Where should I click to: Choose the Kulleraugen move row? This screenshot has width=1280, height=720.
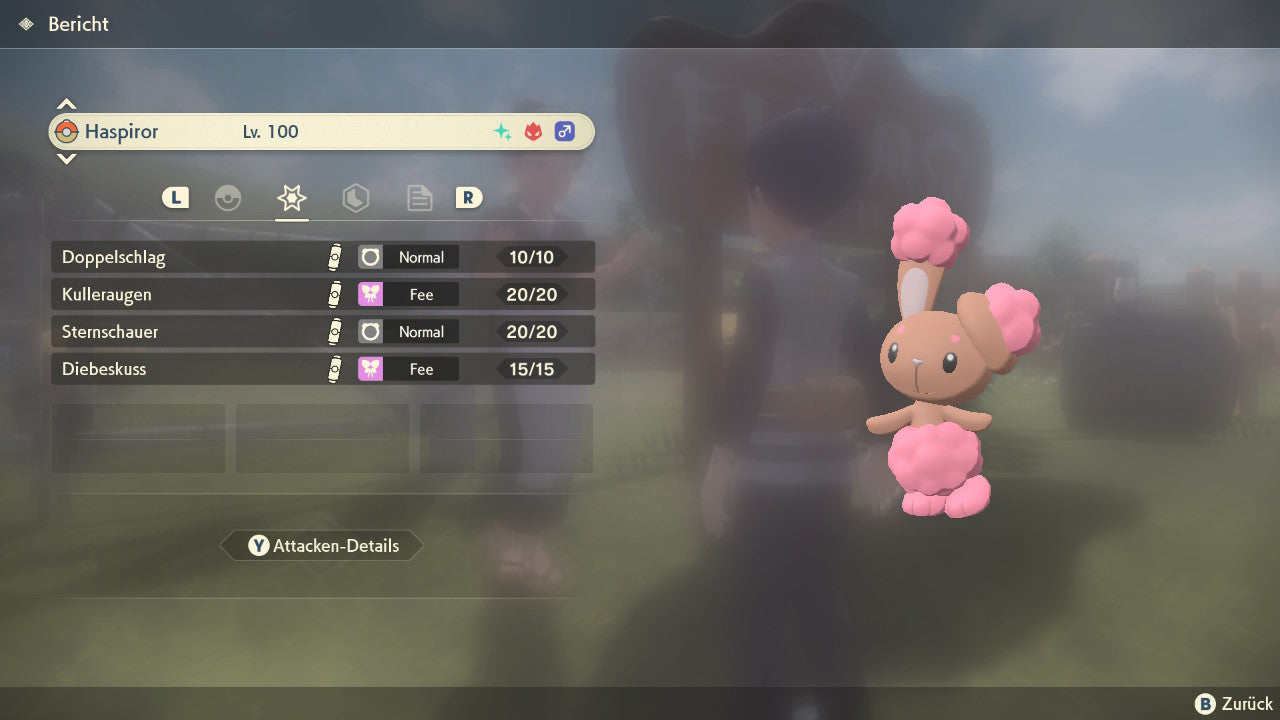click(322, 294)
